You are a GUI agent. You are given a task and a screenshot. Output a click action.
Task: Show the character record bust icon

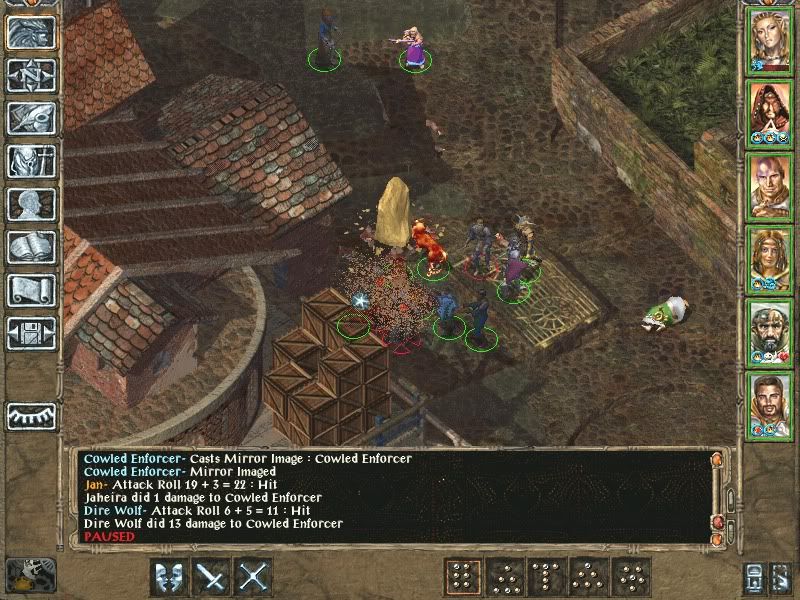click(x=32, y=204)
